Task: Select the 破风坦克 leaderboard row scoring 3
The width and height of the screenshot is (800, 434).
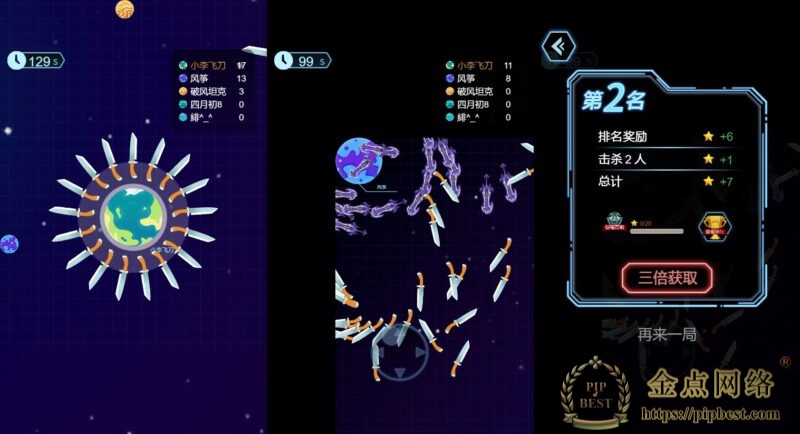Action: coord(213,91)
